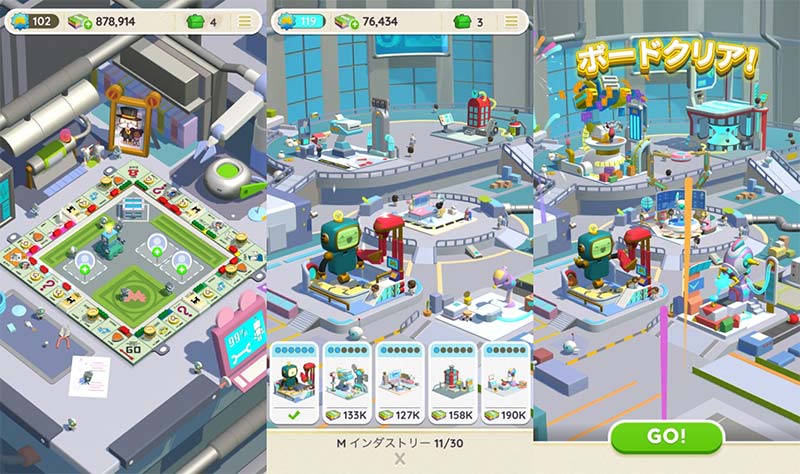
Task: Tap the green GO! button
Action: coord(666,436)
